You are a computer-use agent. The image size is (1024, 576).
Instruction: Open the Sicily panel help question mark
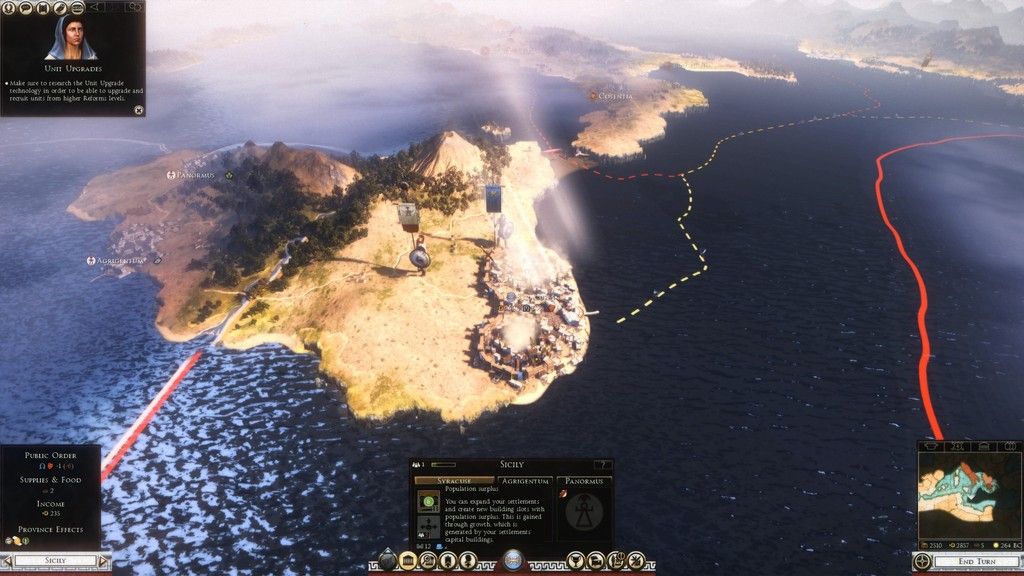(x=603, y=465)
